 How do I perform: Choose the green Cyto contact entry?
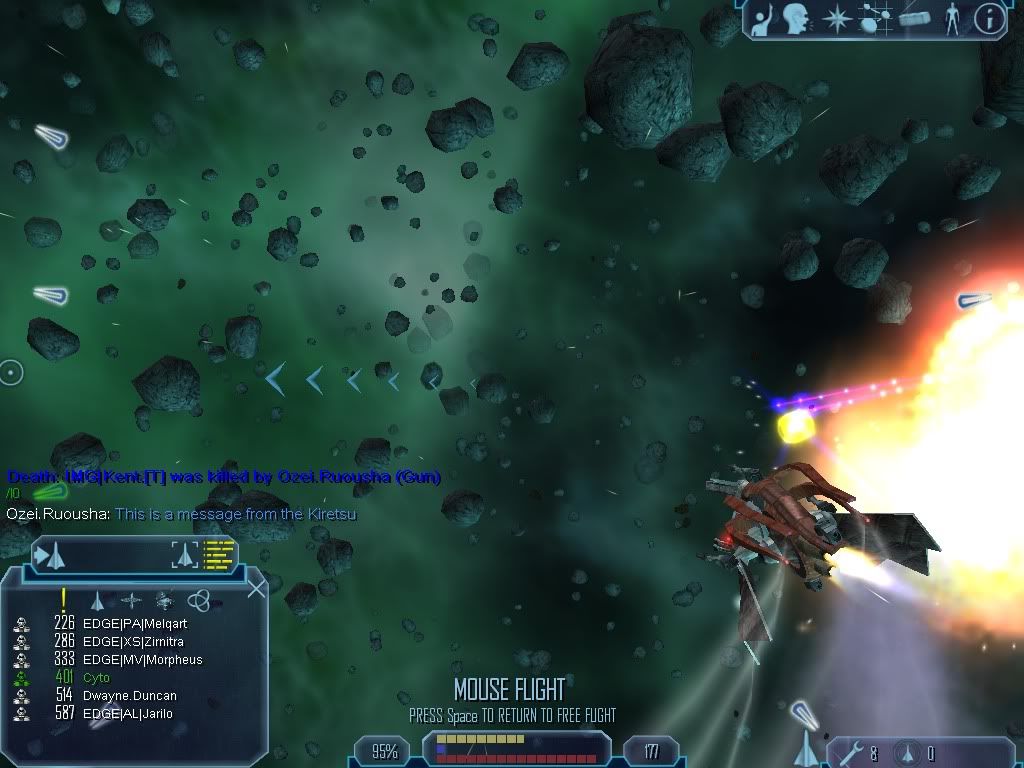pyautogui.click(x=97, y=678)
